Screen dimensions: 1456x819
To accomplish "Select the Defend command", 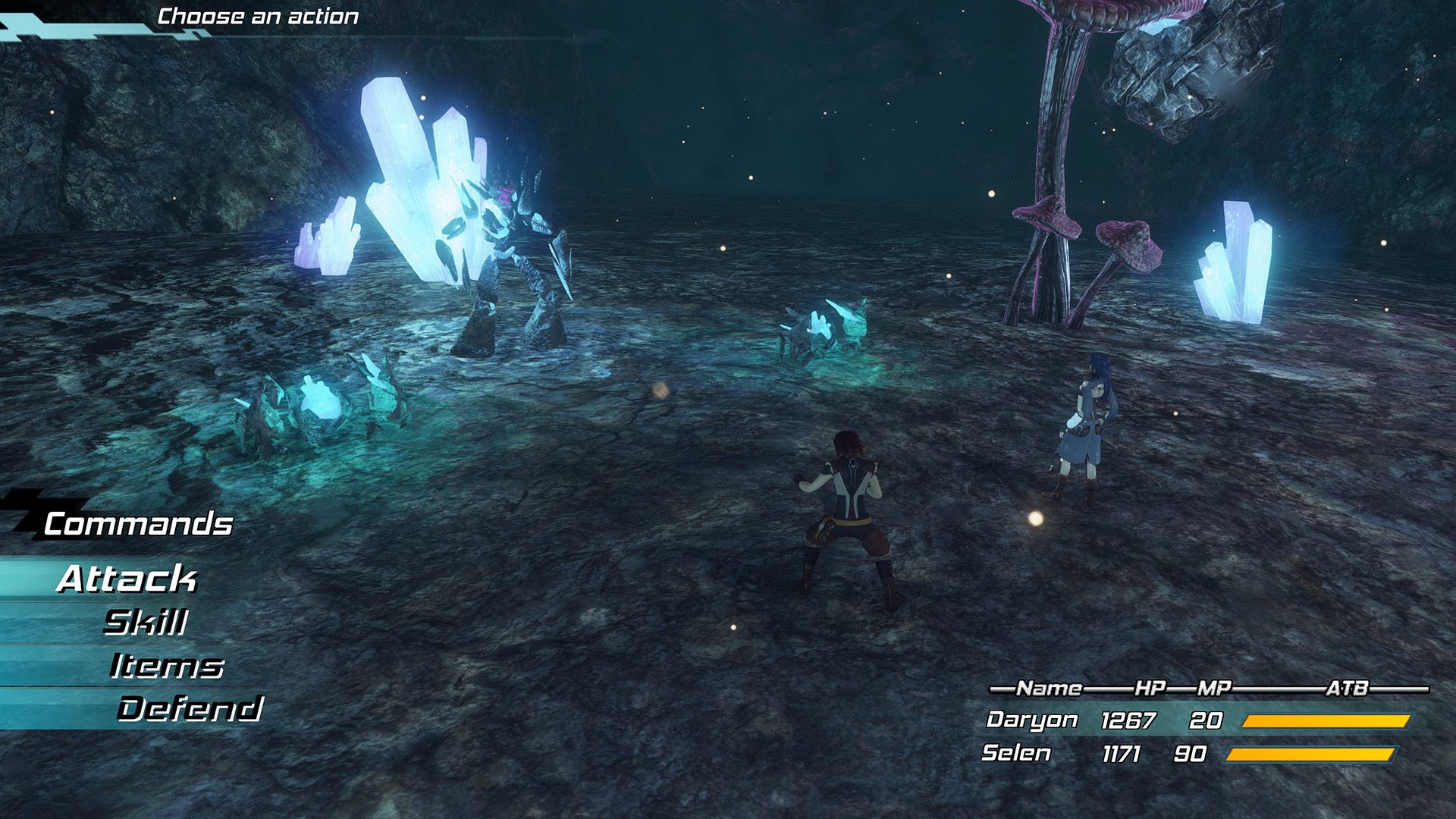I will pyautogui.click(x=190, y=709).
